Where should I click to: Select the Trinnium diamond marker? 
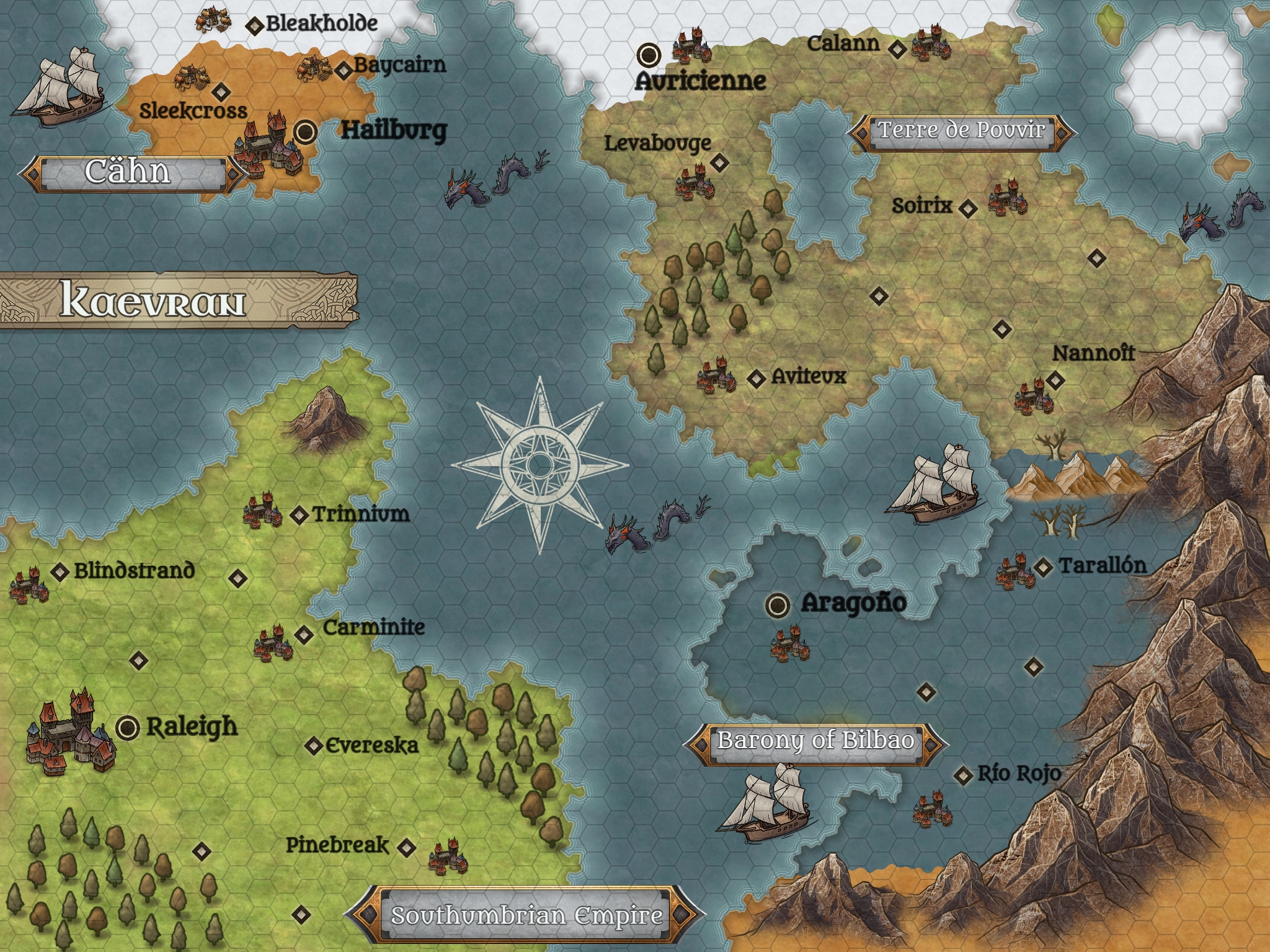click(x=300, y=515)
